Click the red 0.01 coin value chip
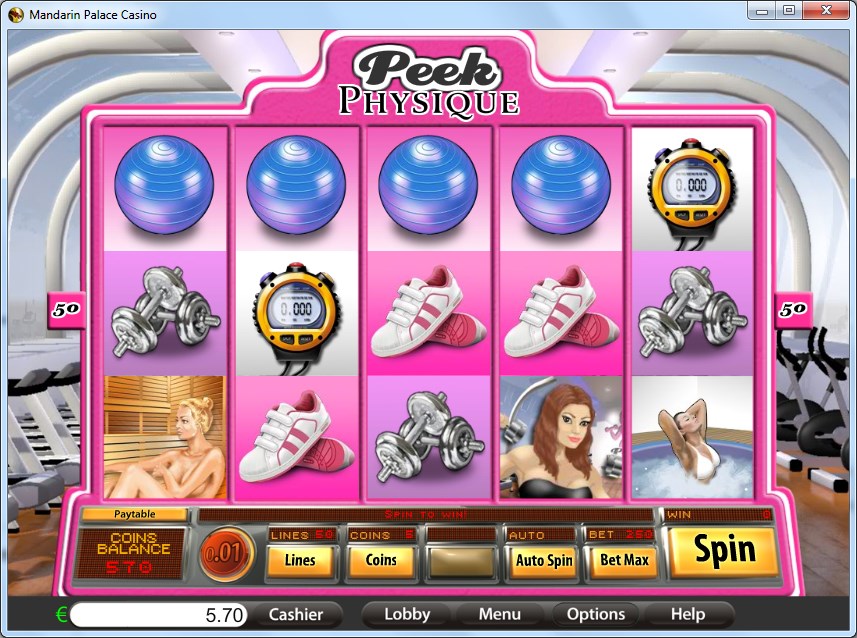Screen dimensions: 857x638 226,554
